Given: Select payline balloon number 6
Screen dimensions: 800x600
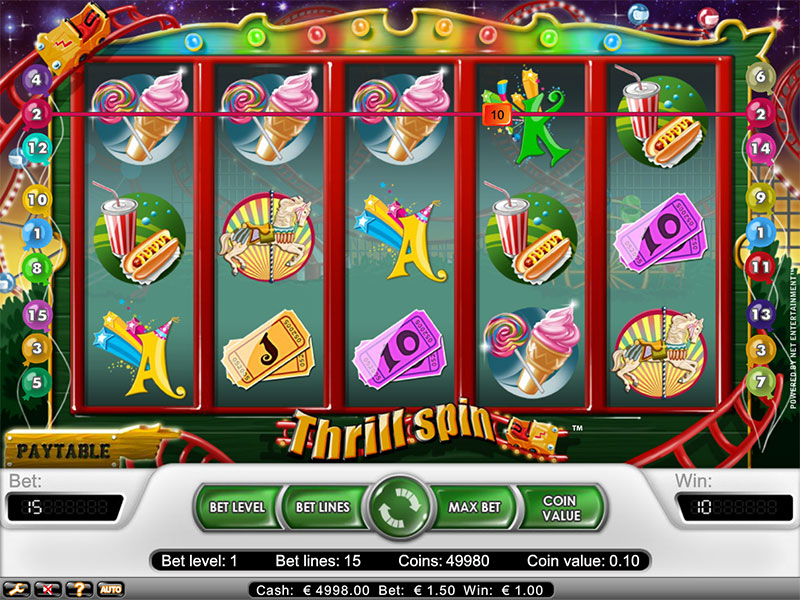Looking at the screenshot, I should [x=761, y=77].
